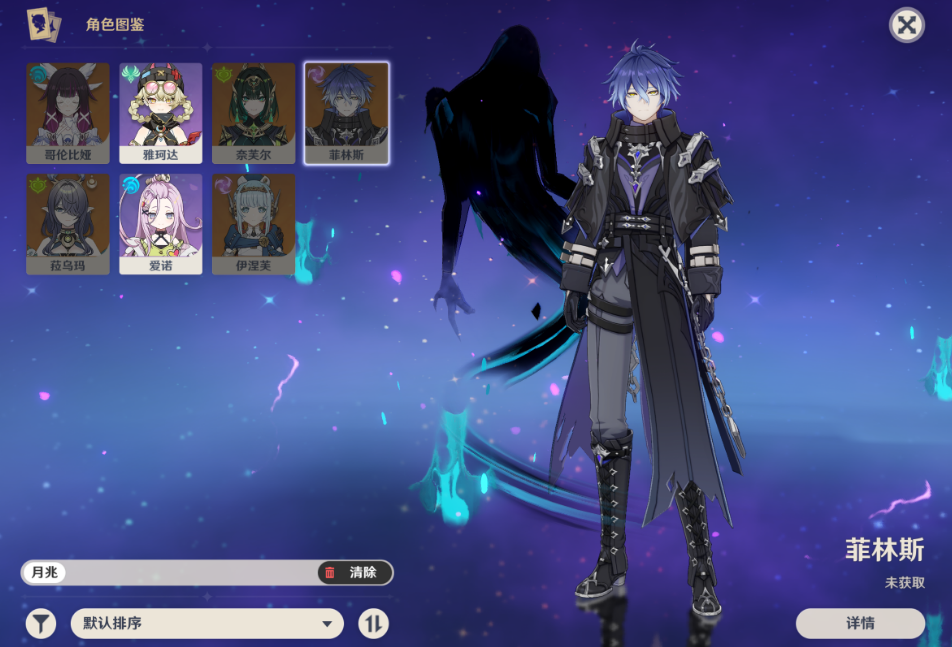952x647 pixels.
Task: Pick the 伊涅芙 character card
Action: [253, 223]
